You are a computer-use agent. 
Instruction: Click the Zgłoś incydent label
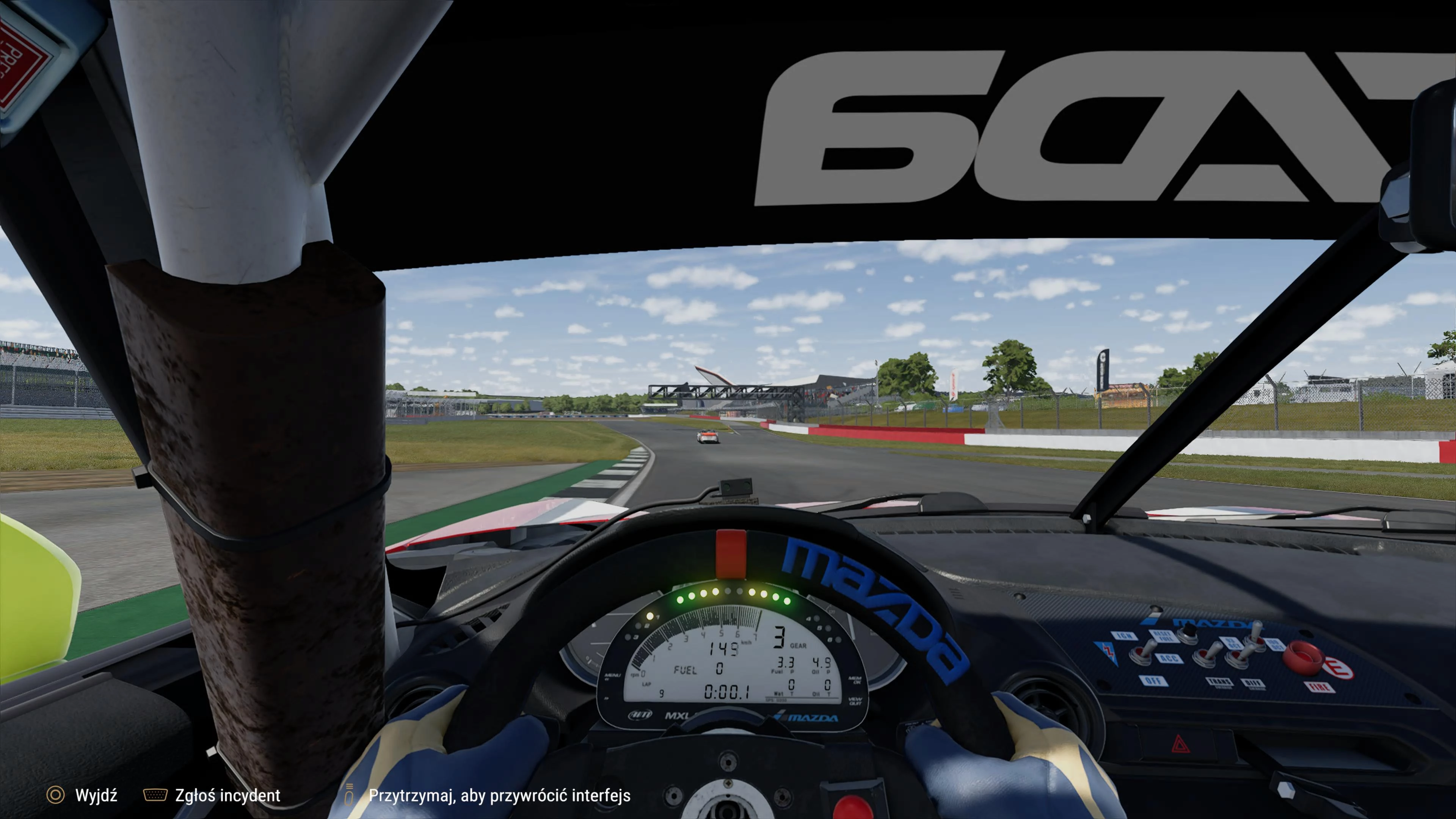228,796
